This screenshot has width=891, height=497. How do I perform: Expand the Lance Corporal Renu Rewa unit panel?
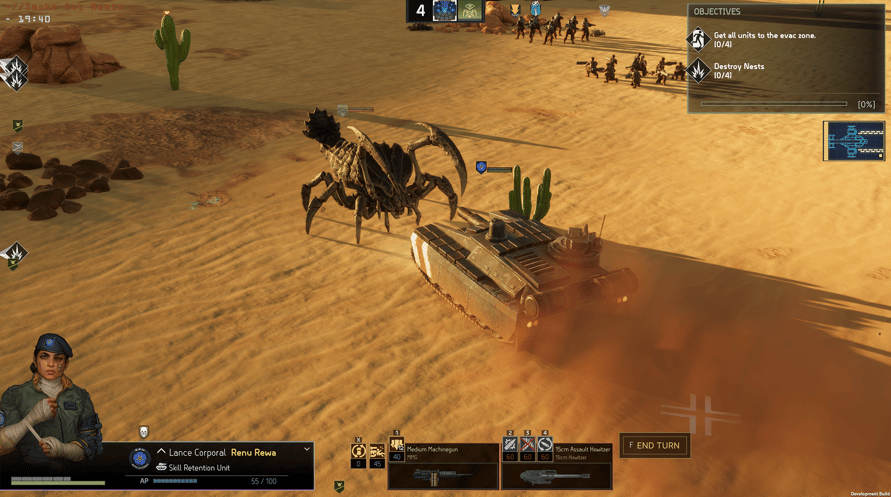point(307,451)
